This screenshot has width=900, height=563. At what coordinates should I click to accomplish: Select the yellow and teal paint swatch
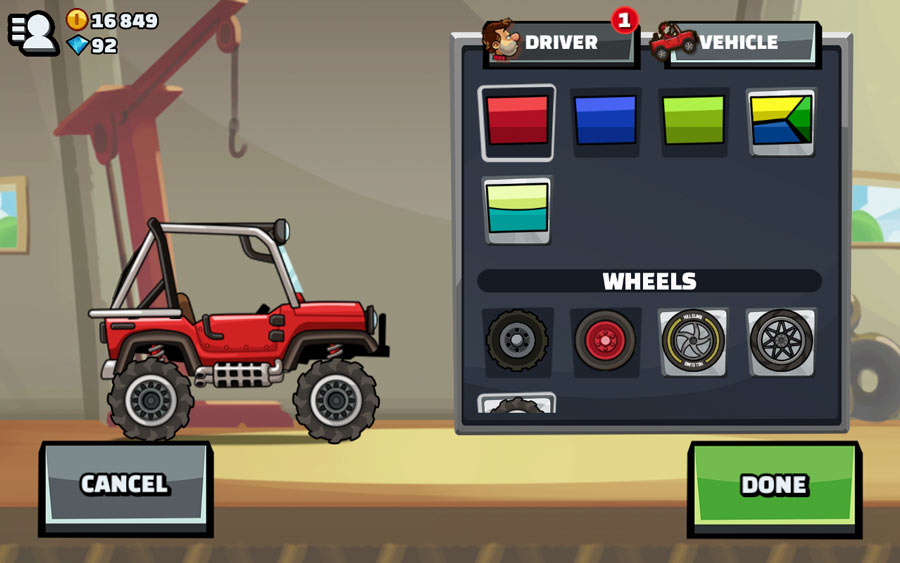(x=517, y=209)
